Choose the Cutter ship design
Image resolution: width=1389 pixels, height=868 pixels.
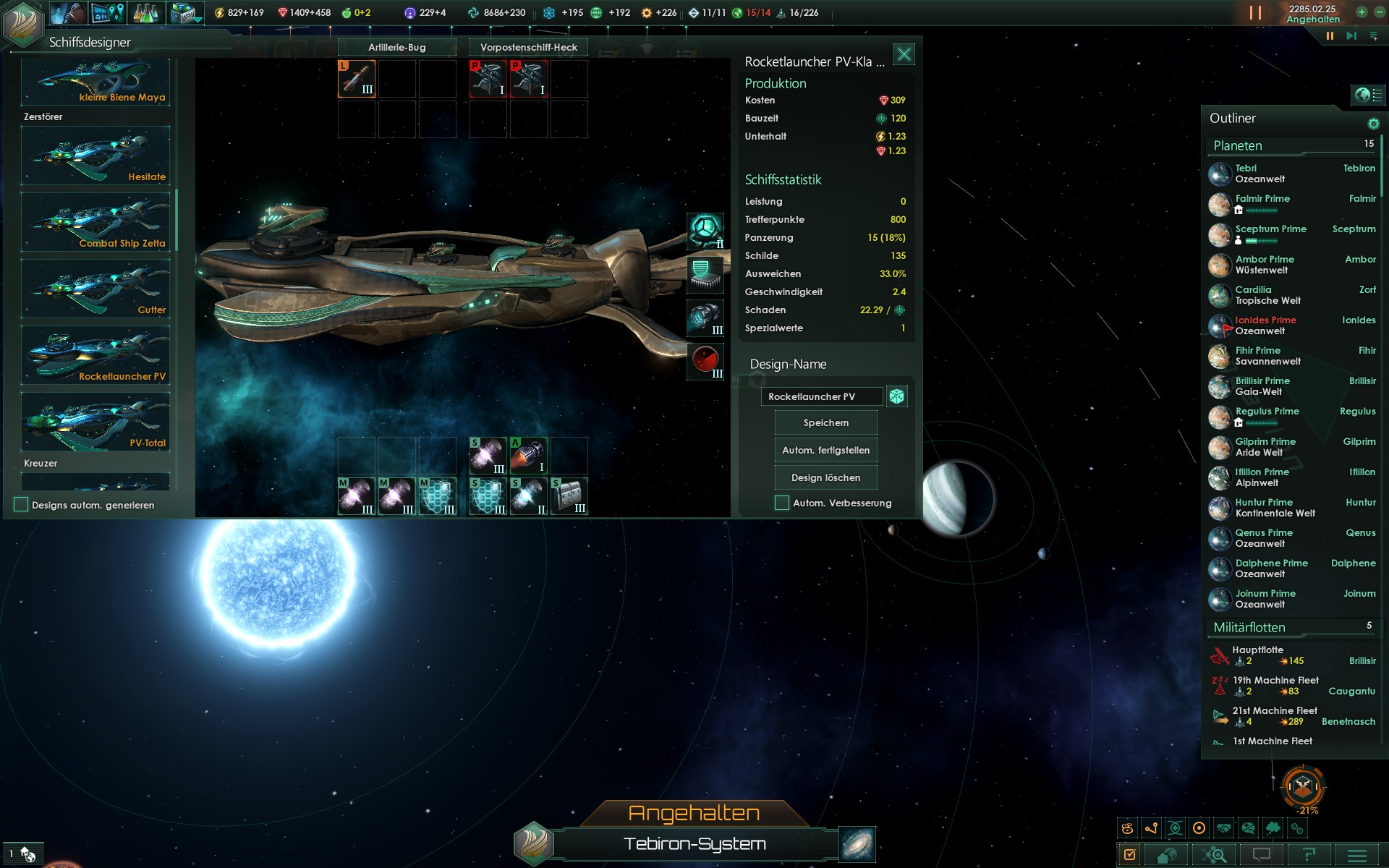coord(95,289)
